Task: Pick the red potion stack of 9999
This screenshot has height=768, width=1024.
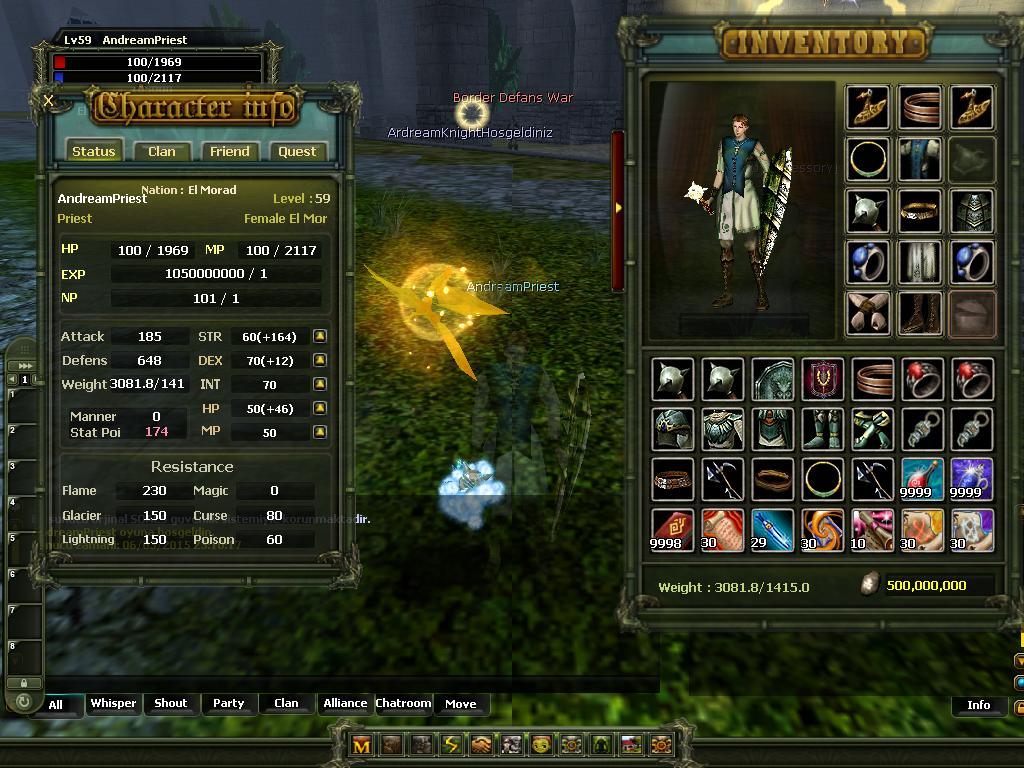Action: pyautogui.click(x=920, y=480)
